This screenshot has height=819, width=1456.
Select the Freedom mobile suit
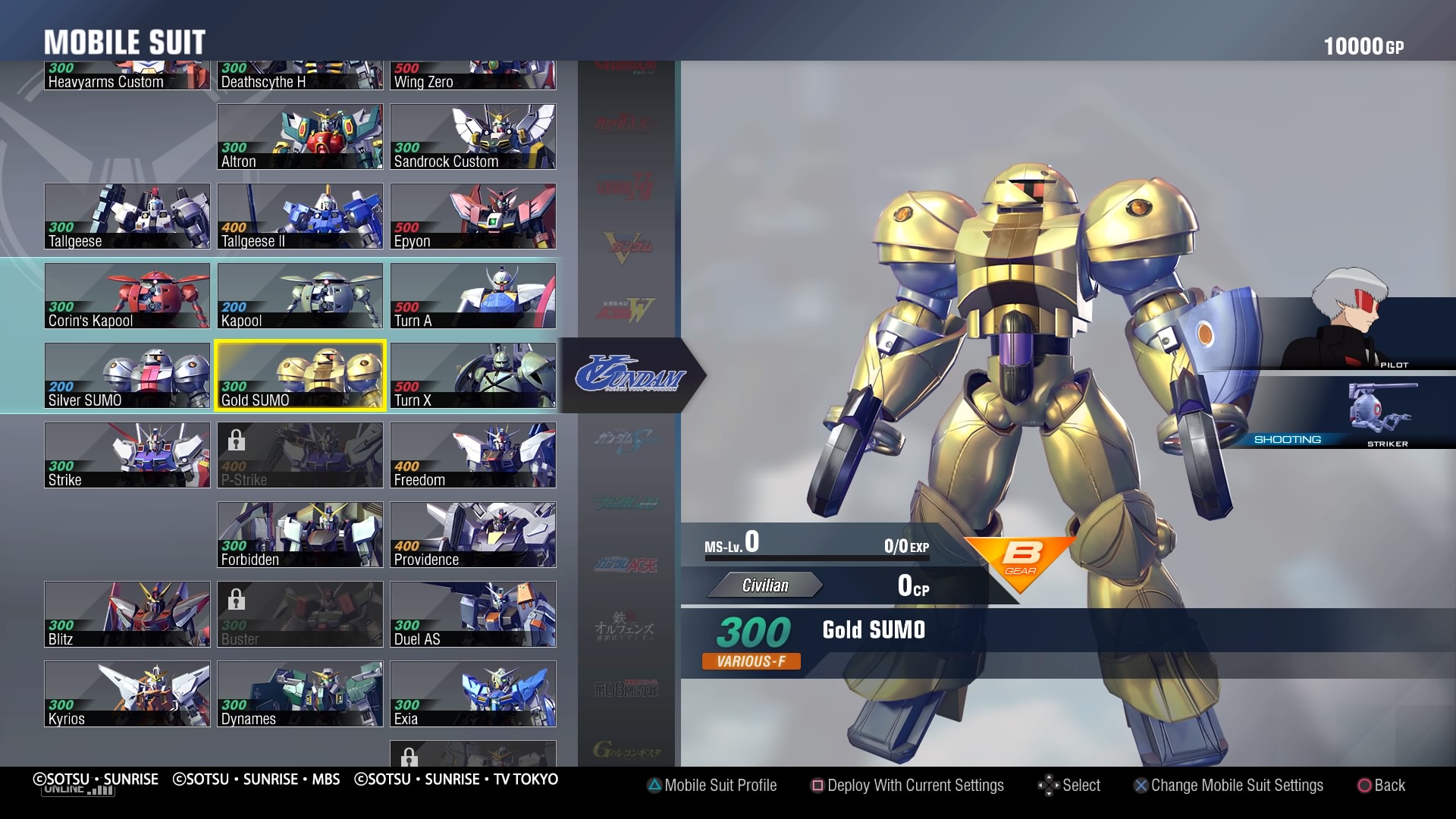tap(473, 455)
